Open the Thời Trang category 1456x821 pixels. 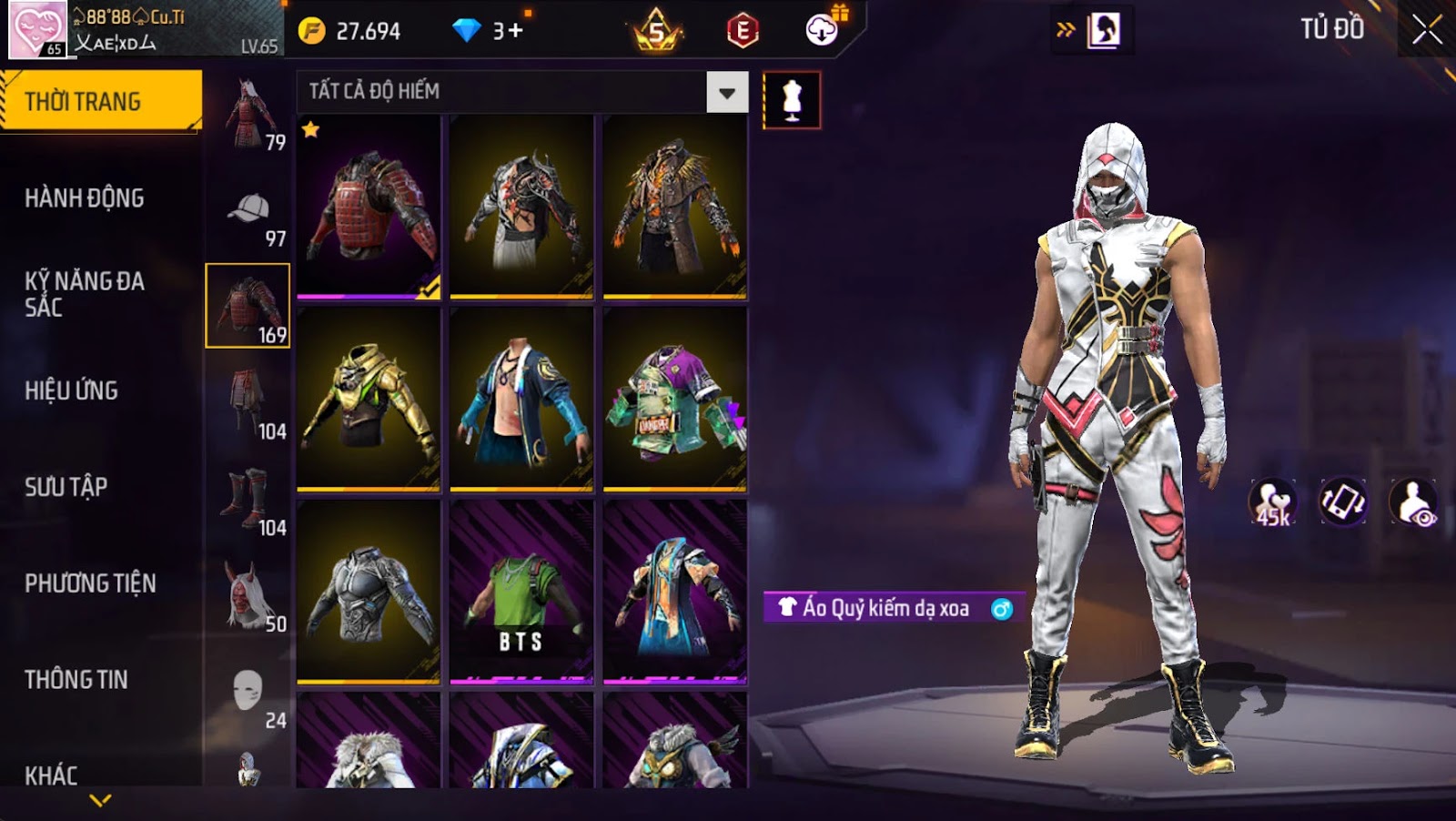[100, 101]
